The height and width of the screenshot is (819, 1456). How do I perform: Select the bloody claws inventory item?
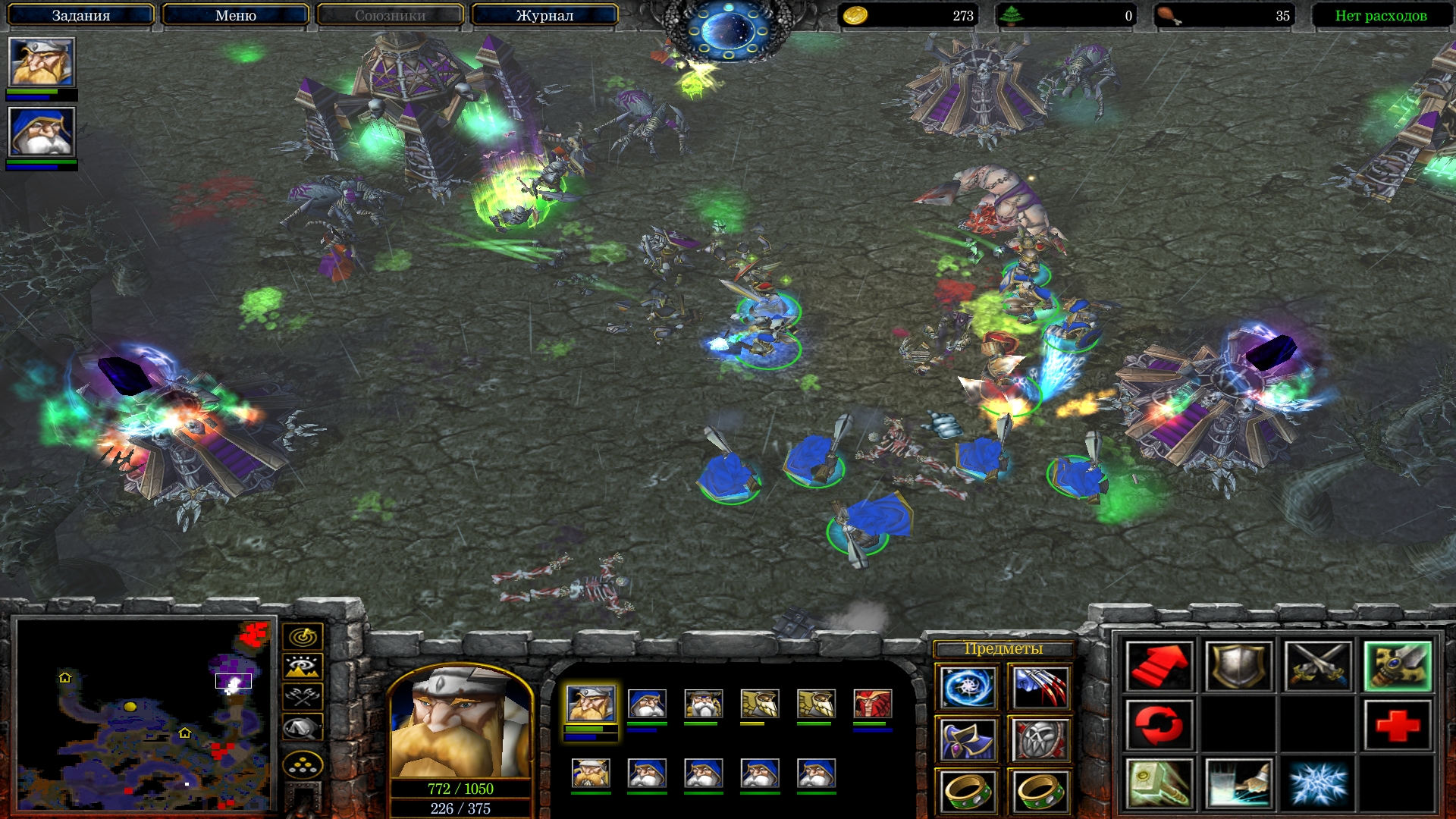pos(1040,687)
